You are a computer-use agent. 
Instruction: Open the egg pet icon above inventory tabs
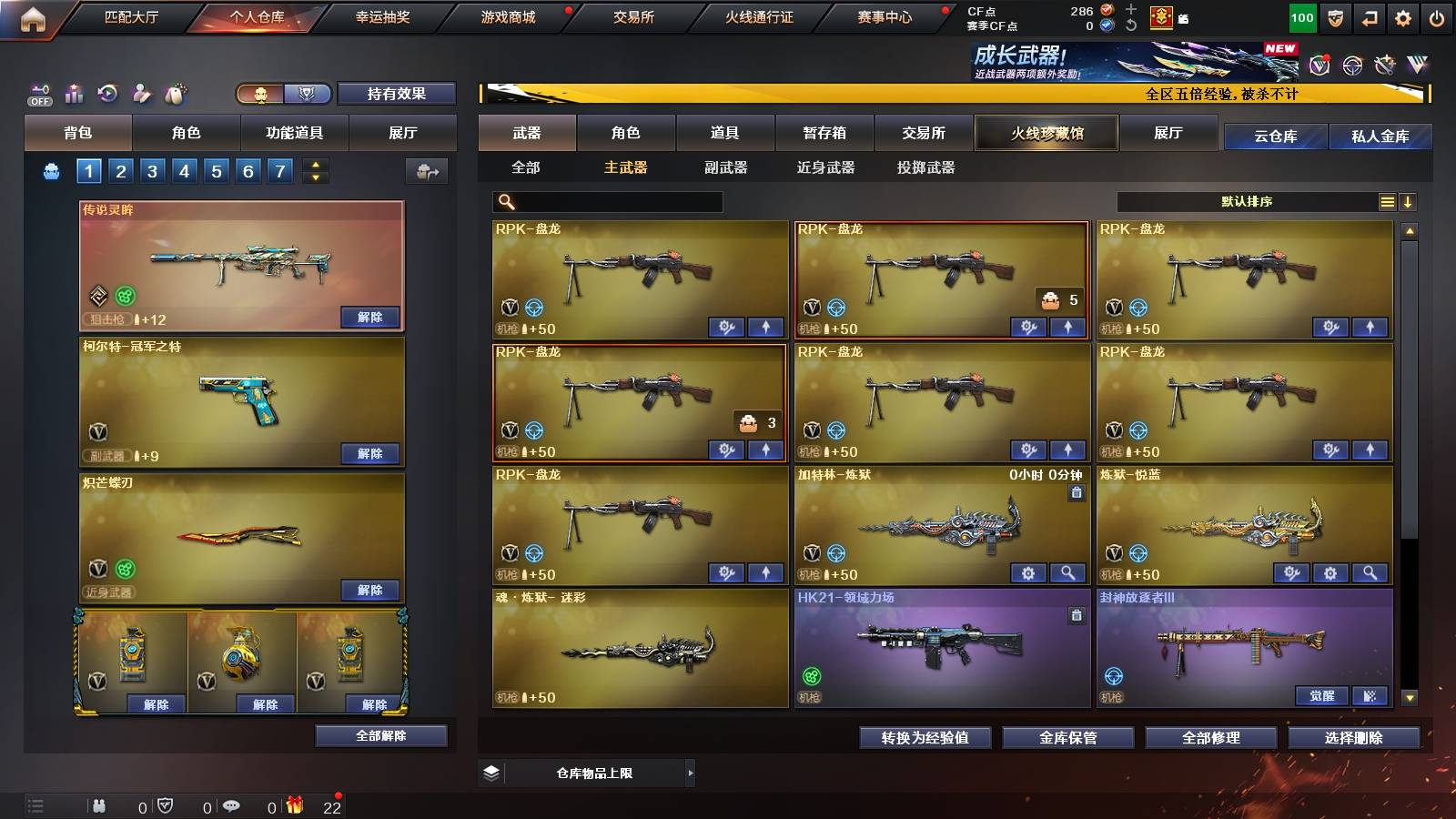tap(175, 93)
